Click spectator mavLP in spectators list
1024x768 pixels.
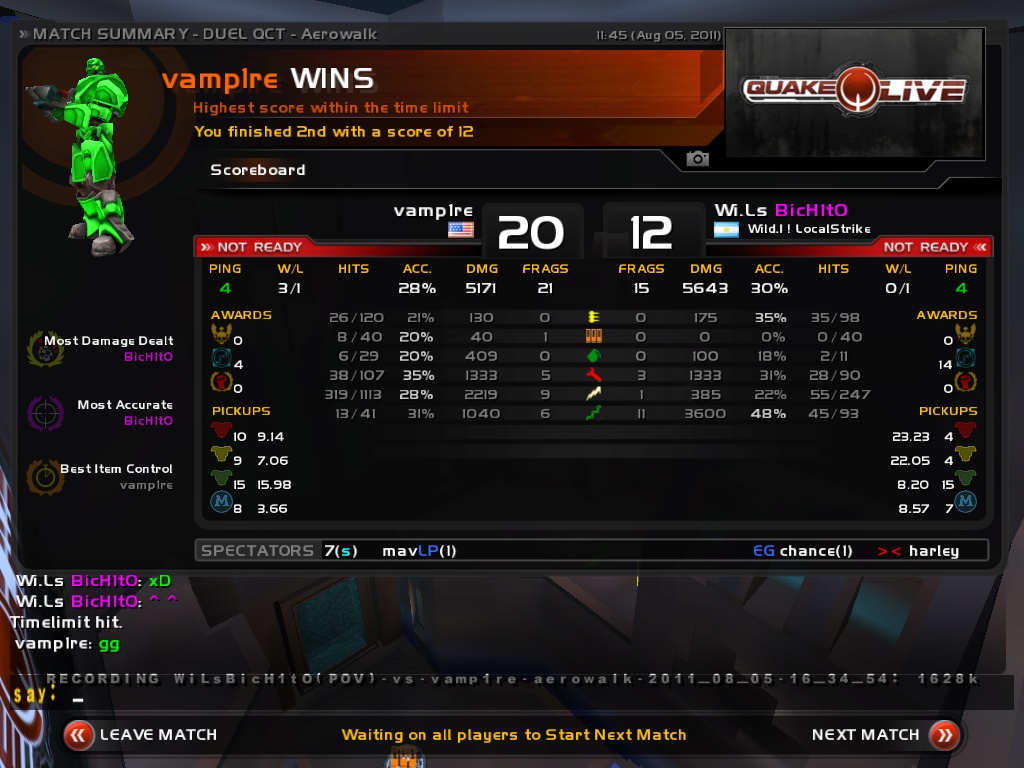pos(419,551)
